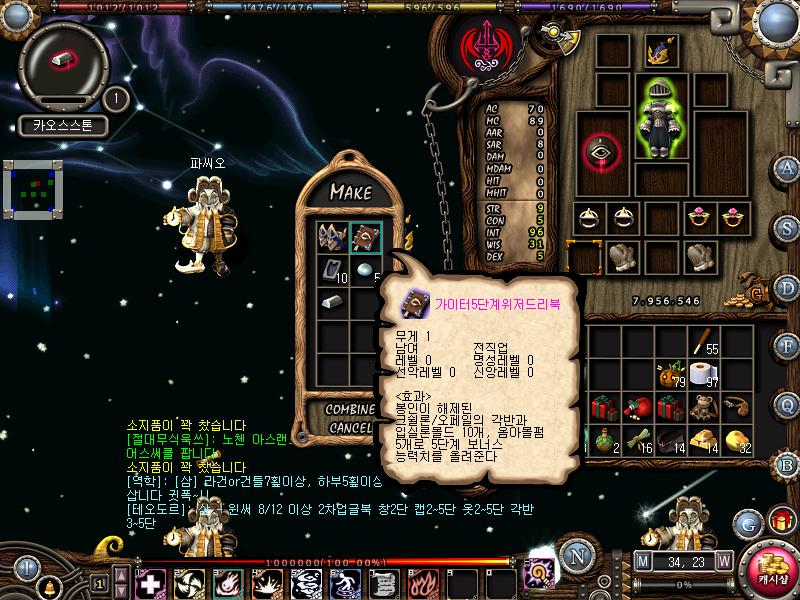
Task: Click the equipped crown helmet slot
Action: 660,51
